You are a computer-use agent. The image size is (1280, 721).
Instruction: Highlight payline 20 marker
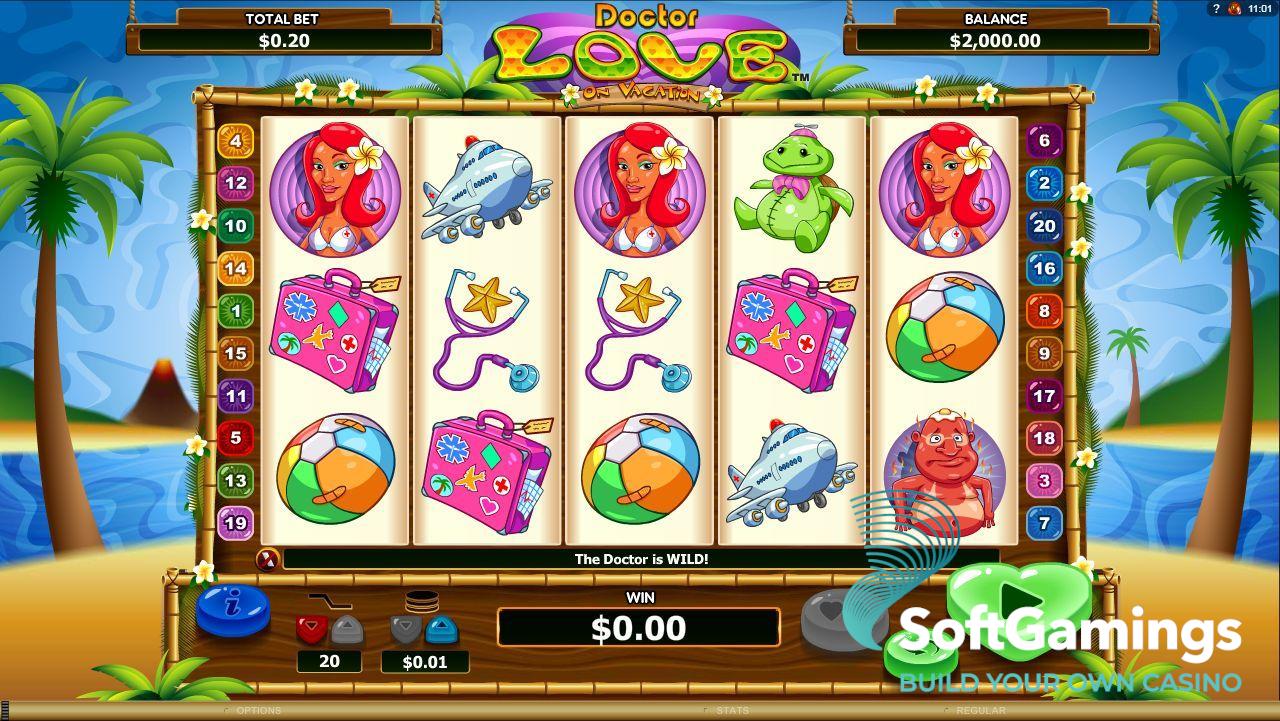click(1044, 226)
